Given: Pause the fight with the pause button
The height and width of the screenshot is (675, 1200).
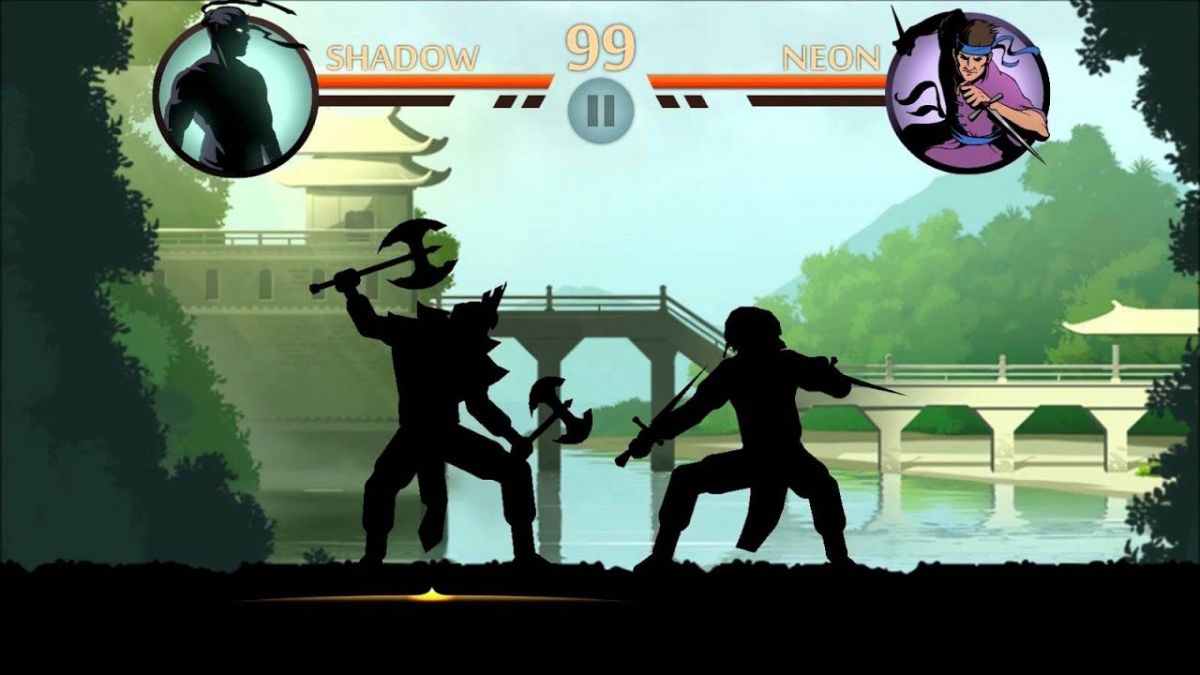Looking at the screenshot, I should pyautogui.click(x=600, y=109).
